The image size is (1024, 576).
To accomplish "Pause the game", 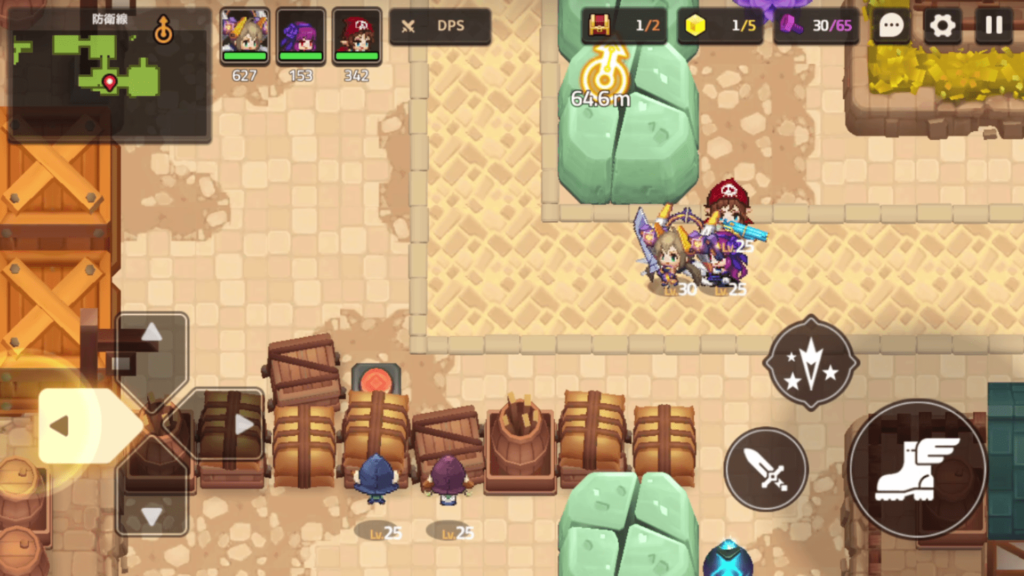I will (993, 26).
